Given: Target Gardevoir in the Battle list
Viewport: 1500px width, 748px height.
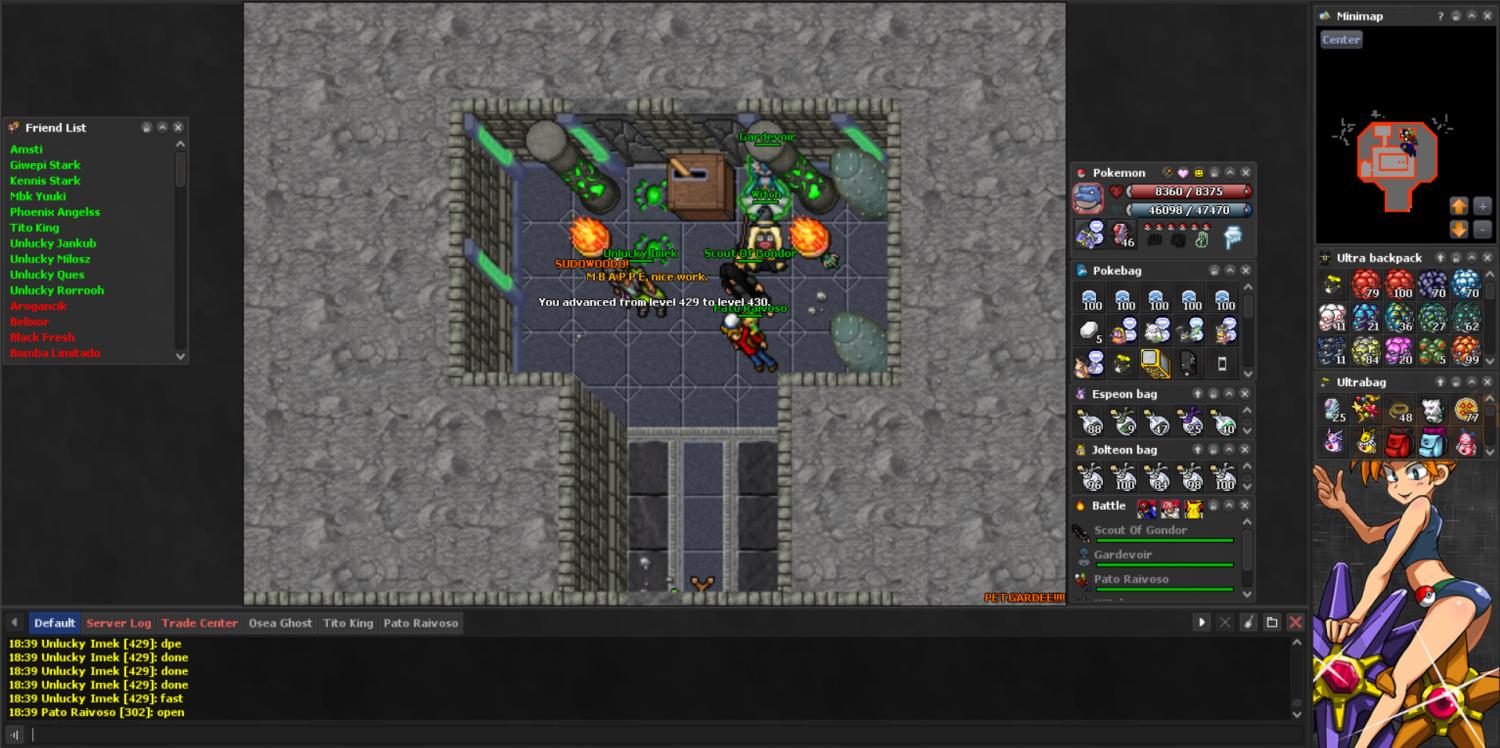Looking at the screenshot, I should click(x=1122, y=555).
